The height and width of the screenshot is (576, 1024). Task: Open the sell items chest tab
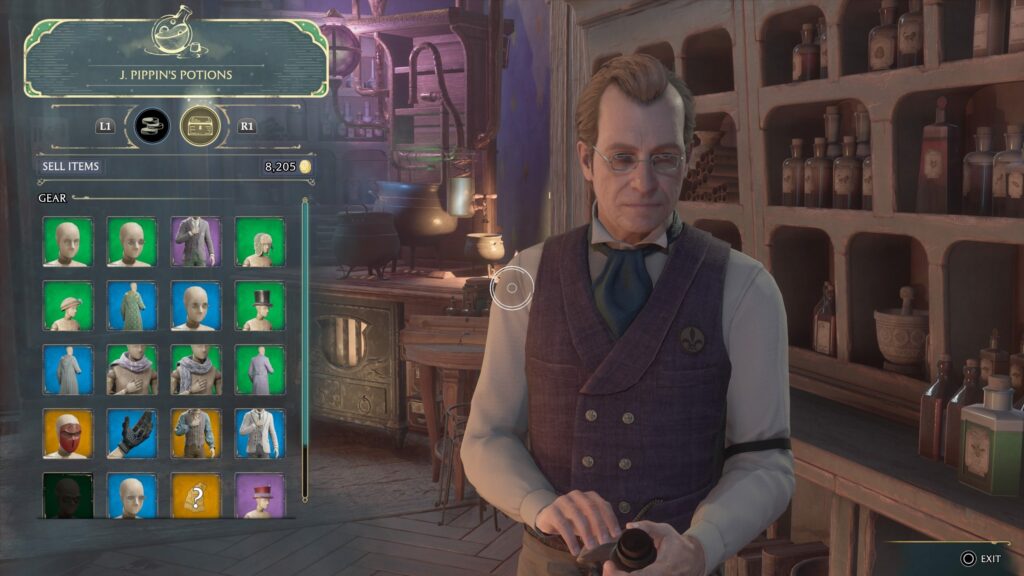pyautogui.click(x=200, y=126)
